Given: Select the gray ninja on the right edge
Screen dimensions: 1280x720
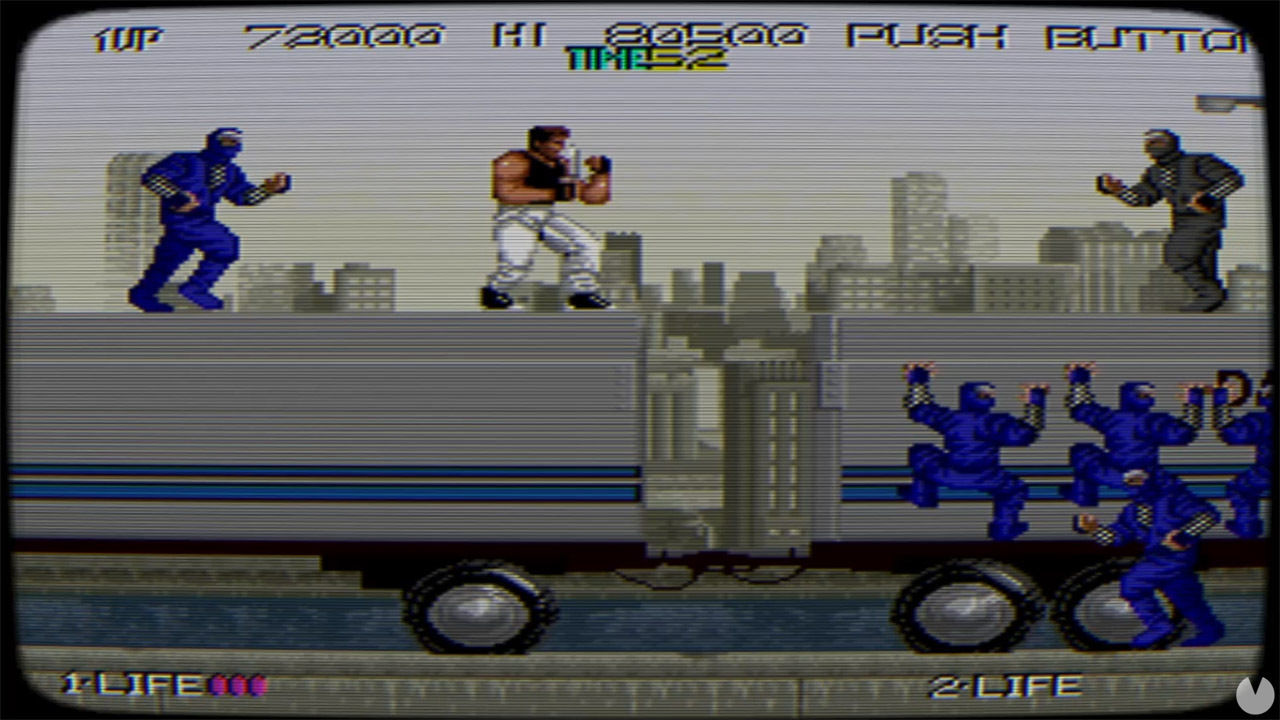Looking at the screenshot, I should pyautogui.click(x=1190, y=210).
